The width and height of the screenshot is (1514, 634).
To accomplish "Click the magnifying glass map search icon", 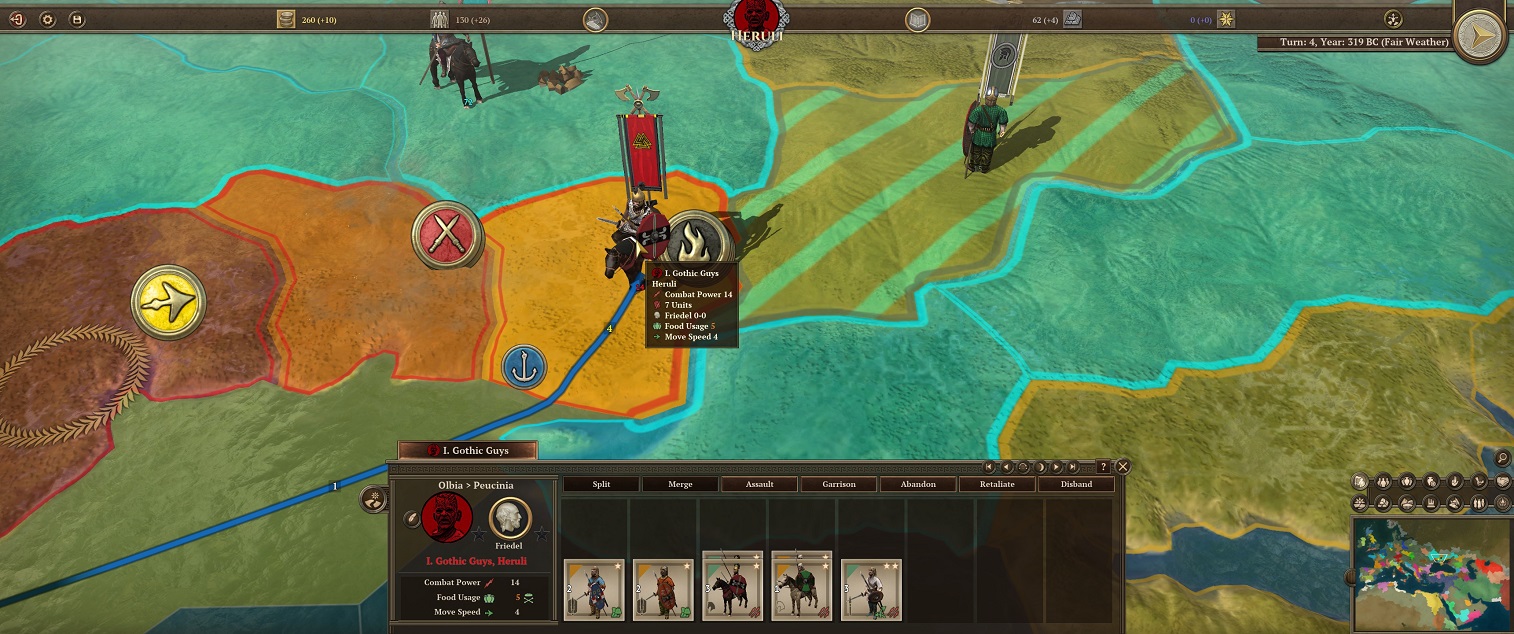I will pos(1502,458).
